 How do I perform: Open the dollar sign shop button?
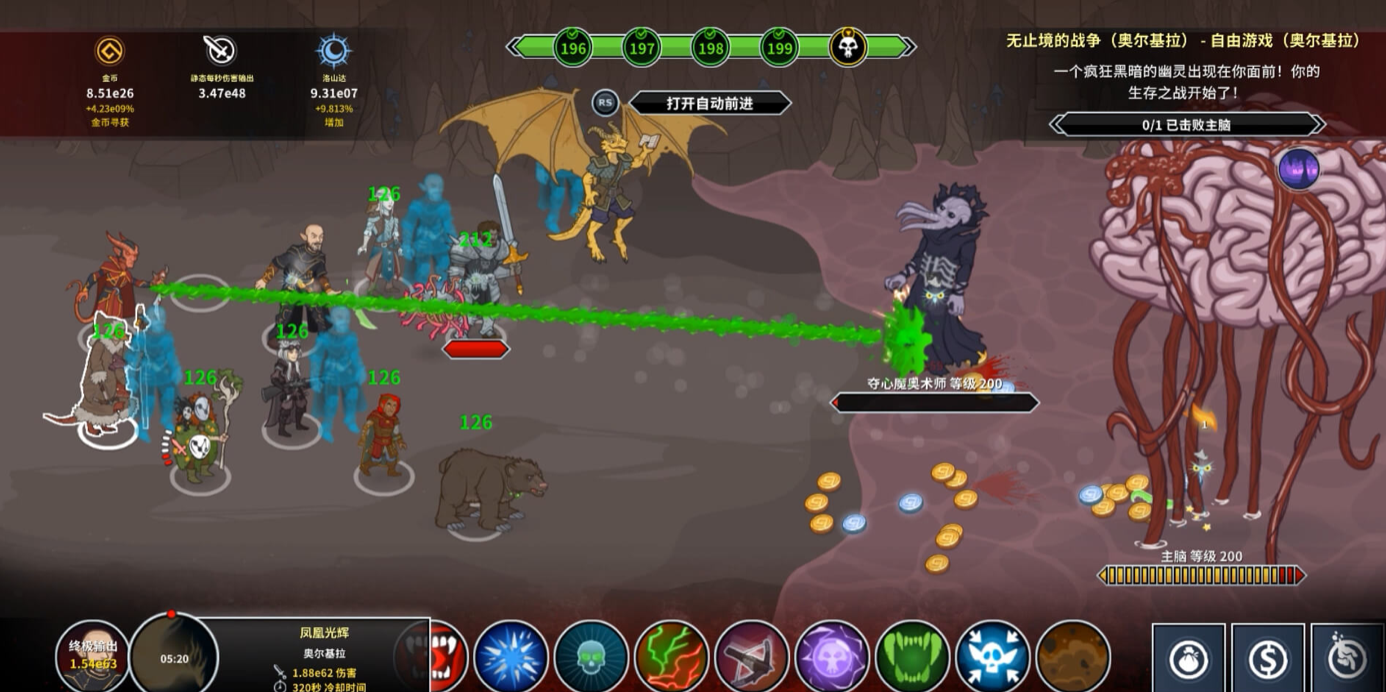point(1268,660)
